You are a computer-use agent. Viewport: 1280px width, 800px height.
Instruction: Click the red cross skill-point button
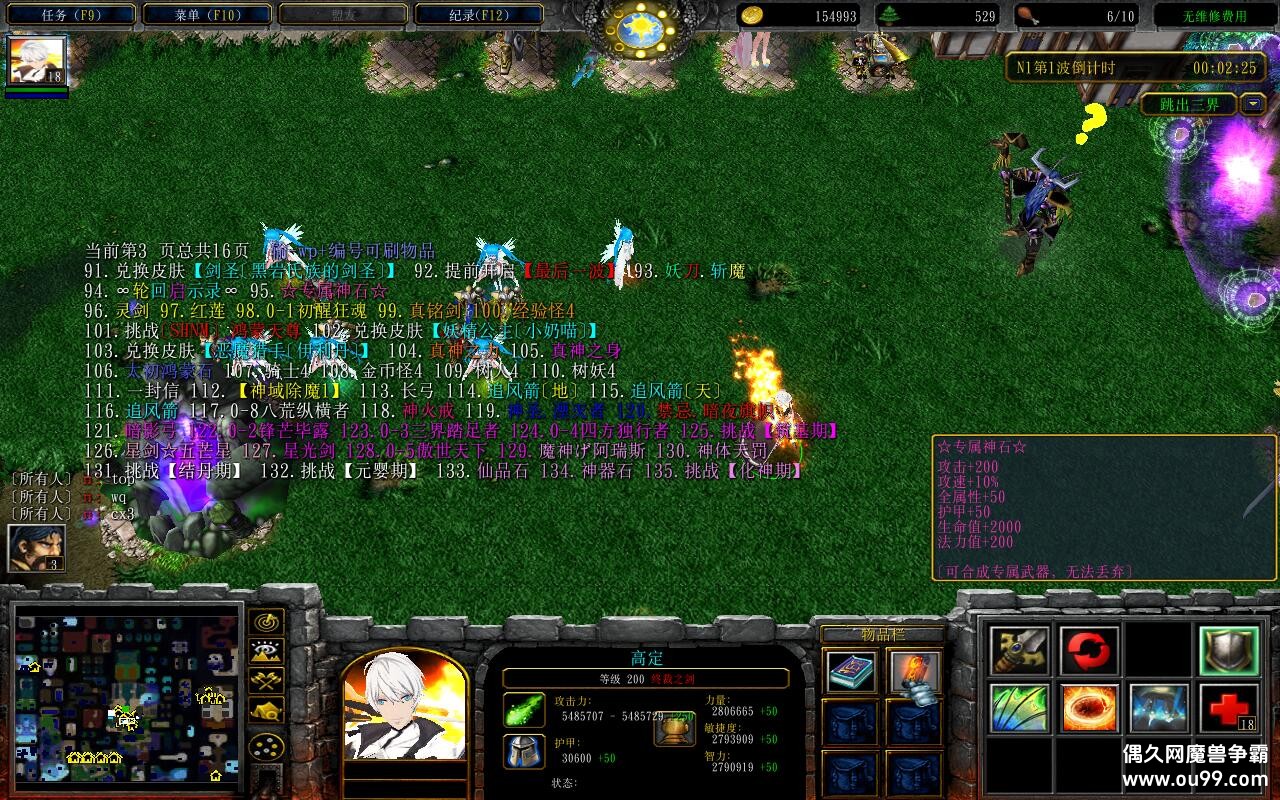1229,708
